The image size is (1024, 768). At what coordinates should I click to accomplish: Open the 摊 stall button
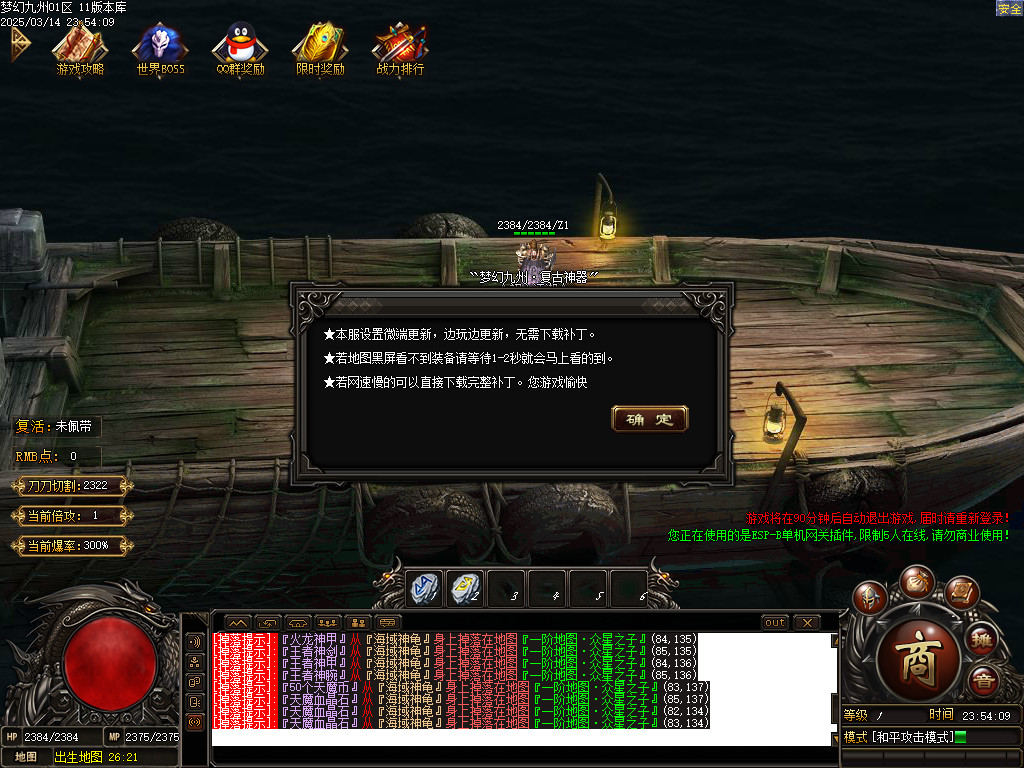click(x=982, y=638)
